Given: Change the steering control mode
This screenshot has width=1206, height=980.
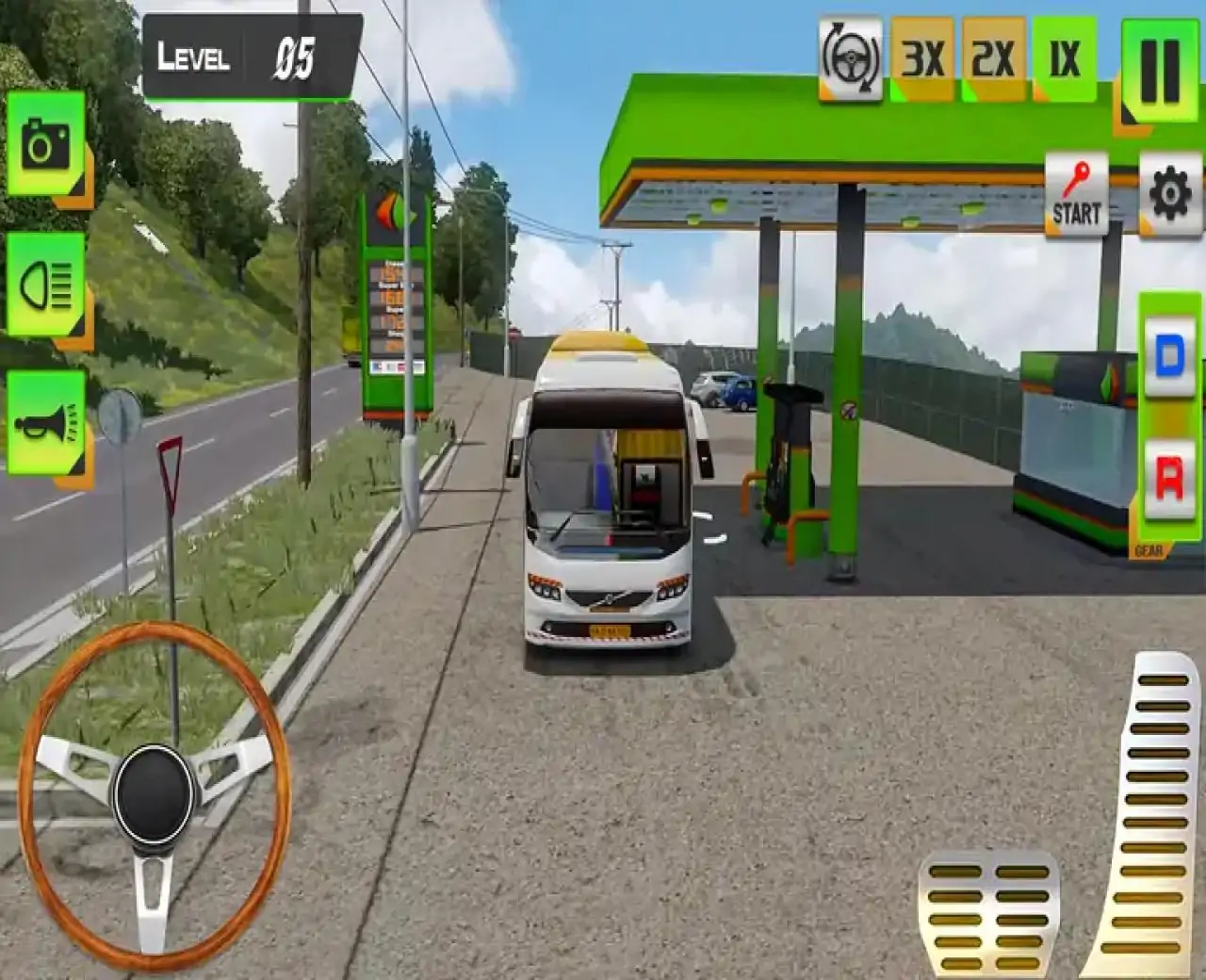Looking at the screenshot, I should pyautogui.click(x=851, y=59).
